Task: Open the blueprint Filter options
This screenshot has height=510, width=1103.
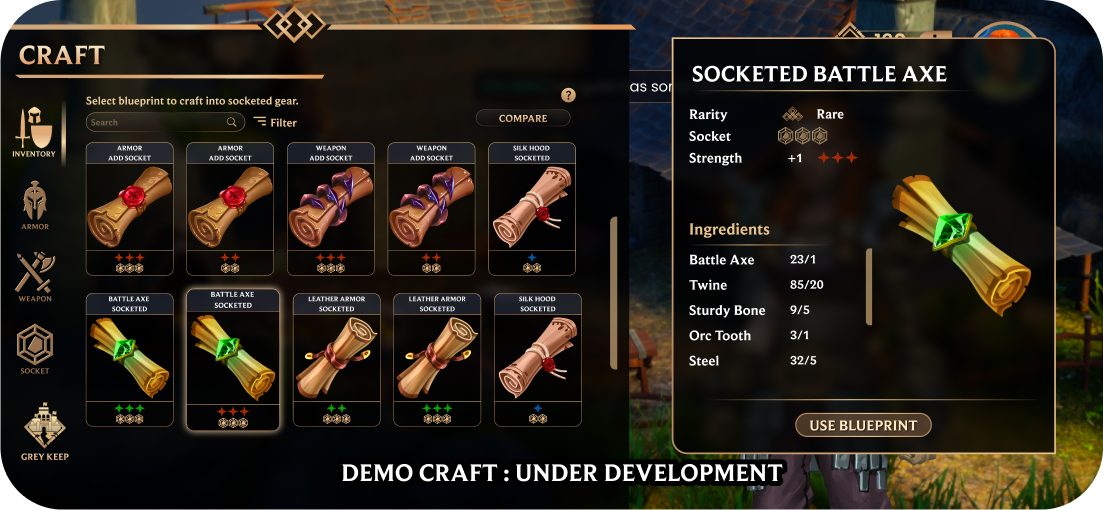Action: [275, 122]
